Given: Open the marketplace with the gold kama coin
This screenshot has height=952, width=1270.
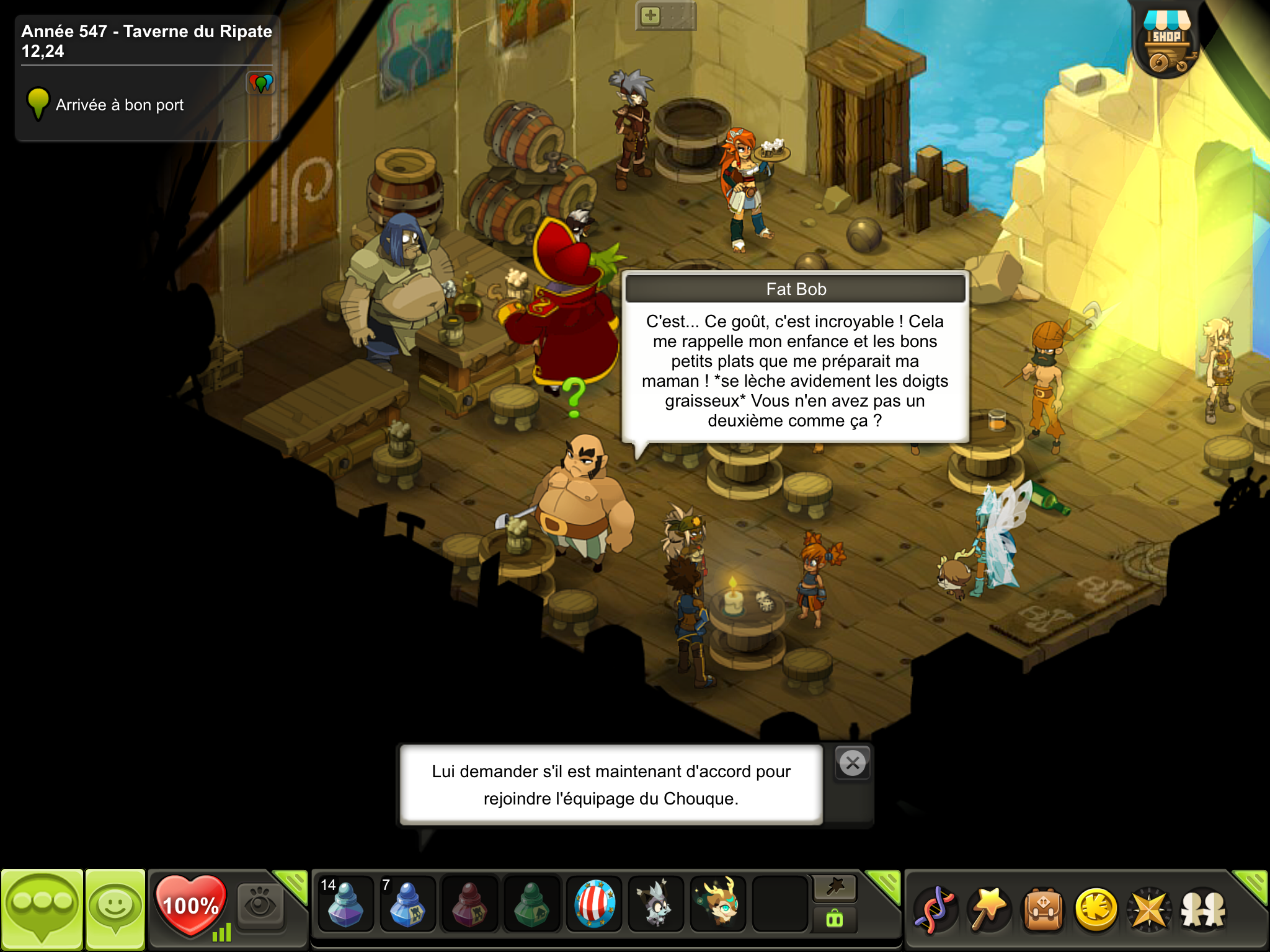Looking at the screenshot, I should pyautogui.click(x=1096, y=909).
